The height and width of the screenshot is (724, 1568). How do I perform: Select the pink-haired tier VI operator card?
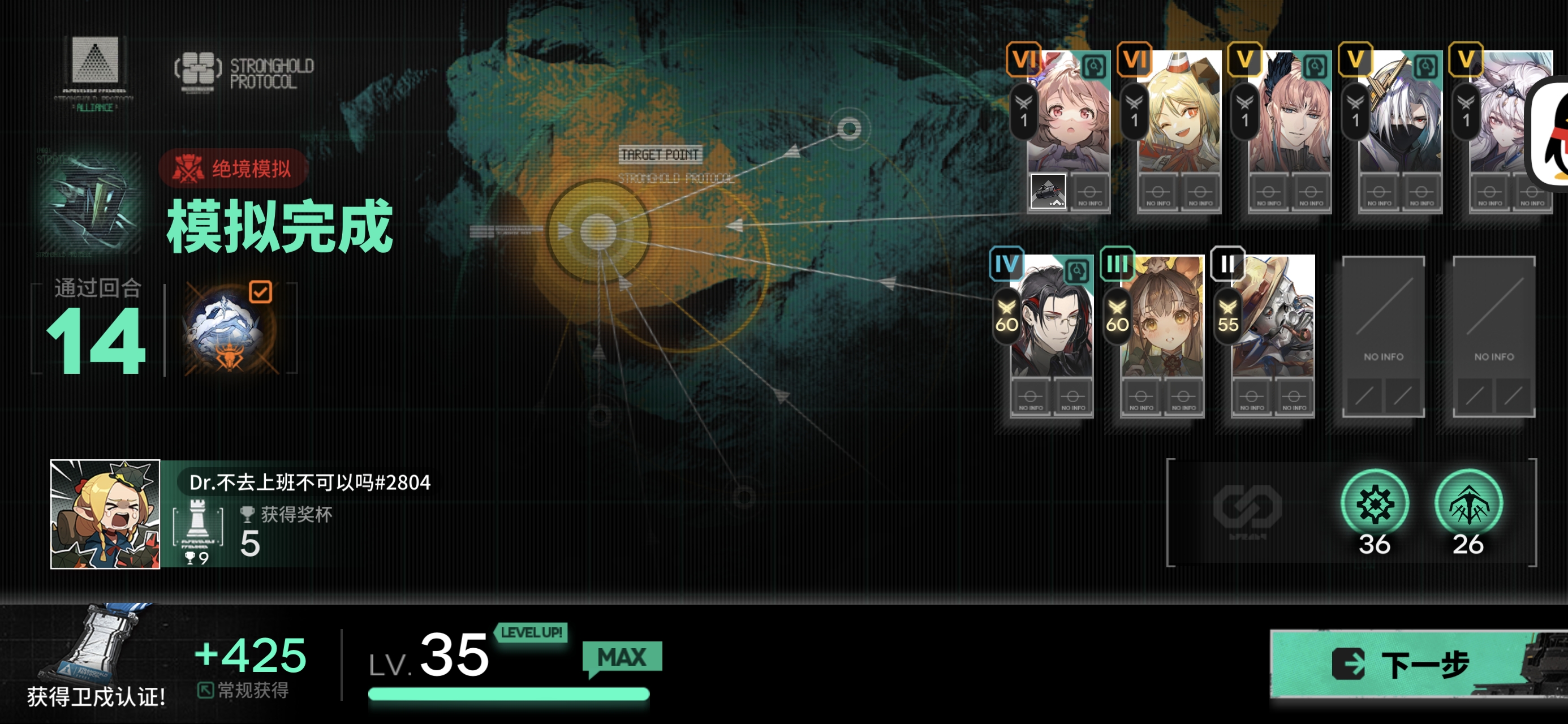(x=1069, y=116)
